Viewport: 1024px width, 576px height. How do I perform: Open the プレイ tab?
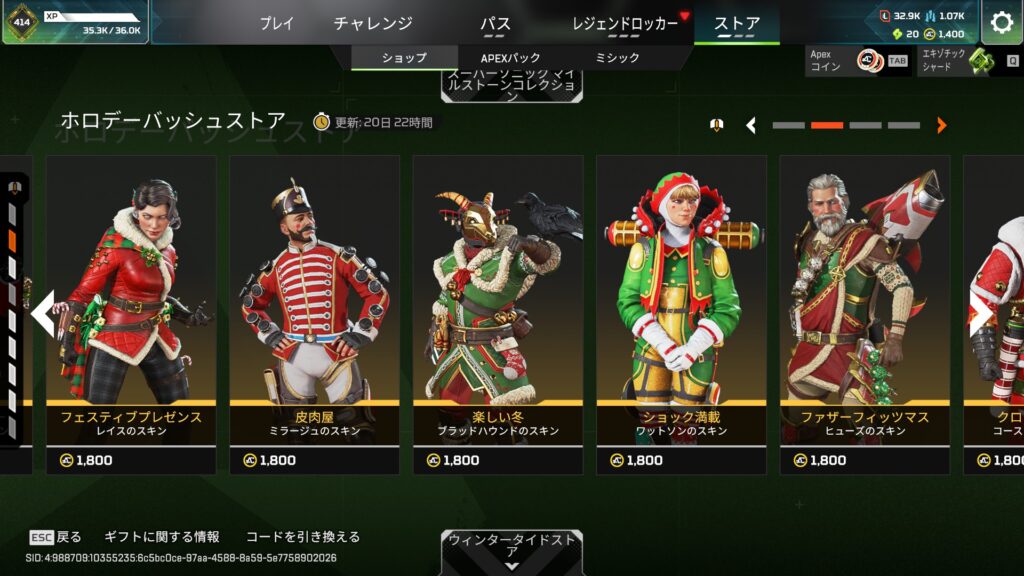[277, 23]
